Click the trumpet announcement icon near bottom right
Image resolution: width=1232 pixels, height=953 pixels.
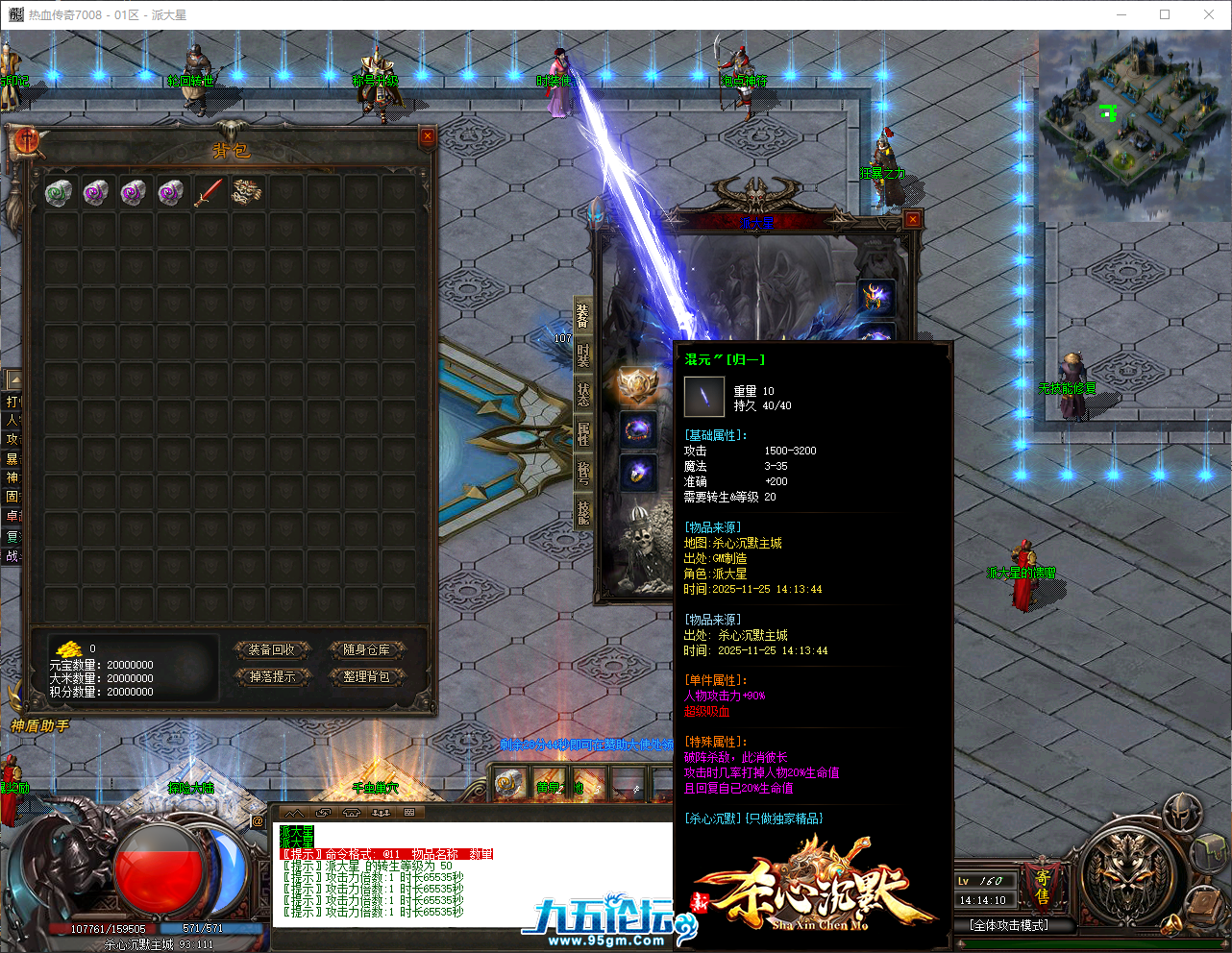click(1171, 924)
